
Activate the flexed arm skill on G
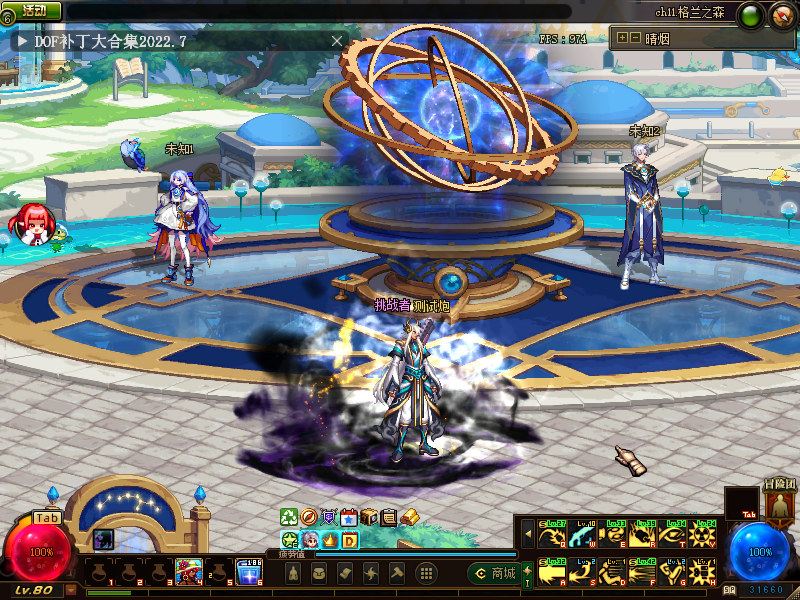(674, 572)
